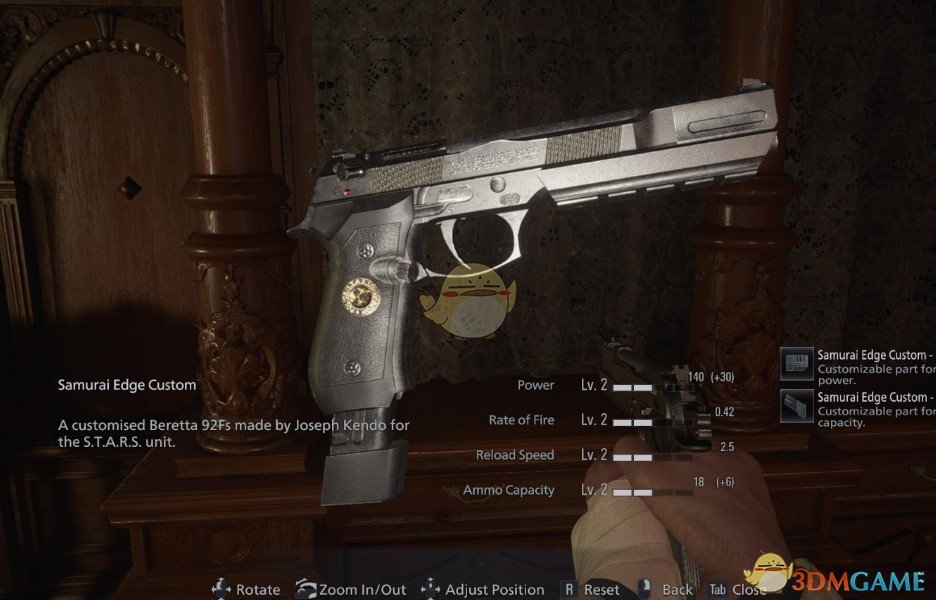Select the custom part for capacity
Image resolution: width=936 pixels, height=600 pixels.
pyautogui.click(x=858, y=409)
